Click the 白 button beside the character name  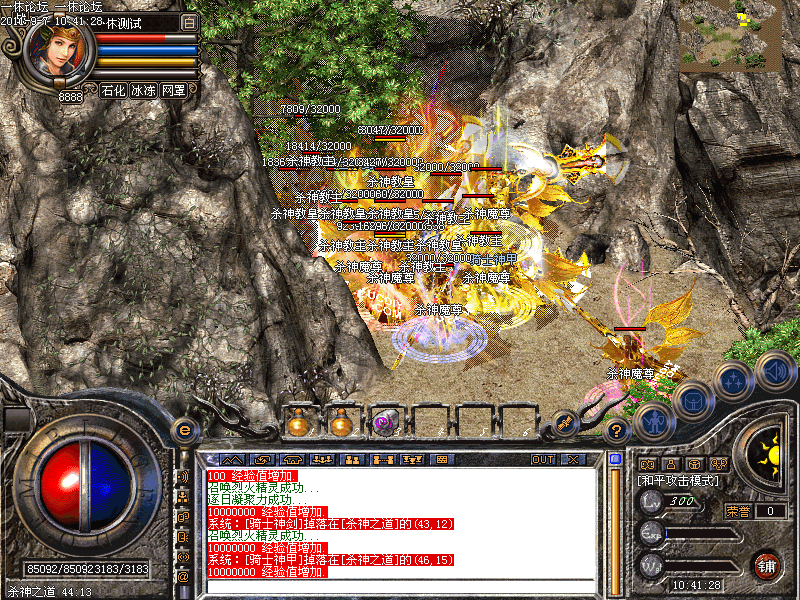pyautogui.click(x=189, y=22)
